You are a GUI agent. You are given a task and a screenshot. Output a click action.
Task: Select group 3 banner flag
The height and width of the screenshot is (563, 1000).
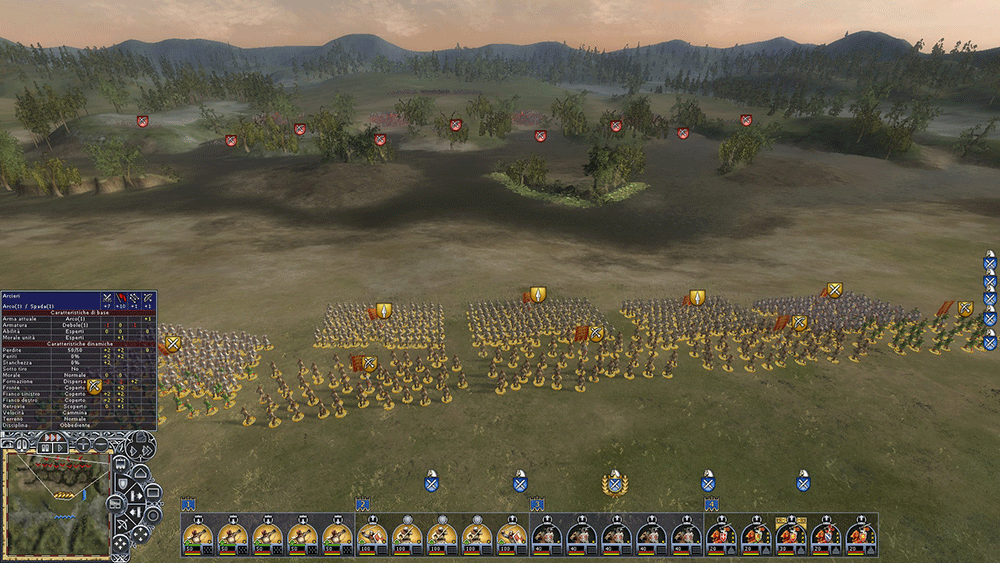[x=537, y=504]
